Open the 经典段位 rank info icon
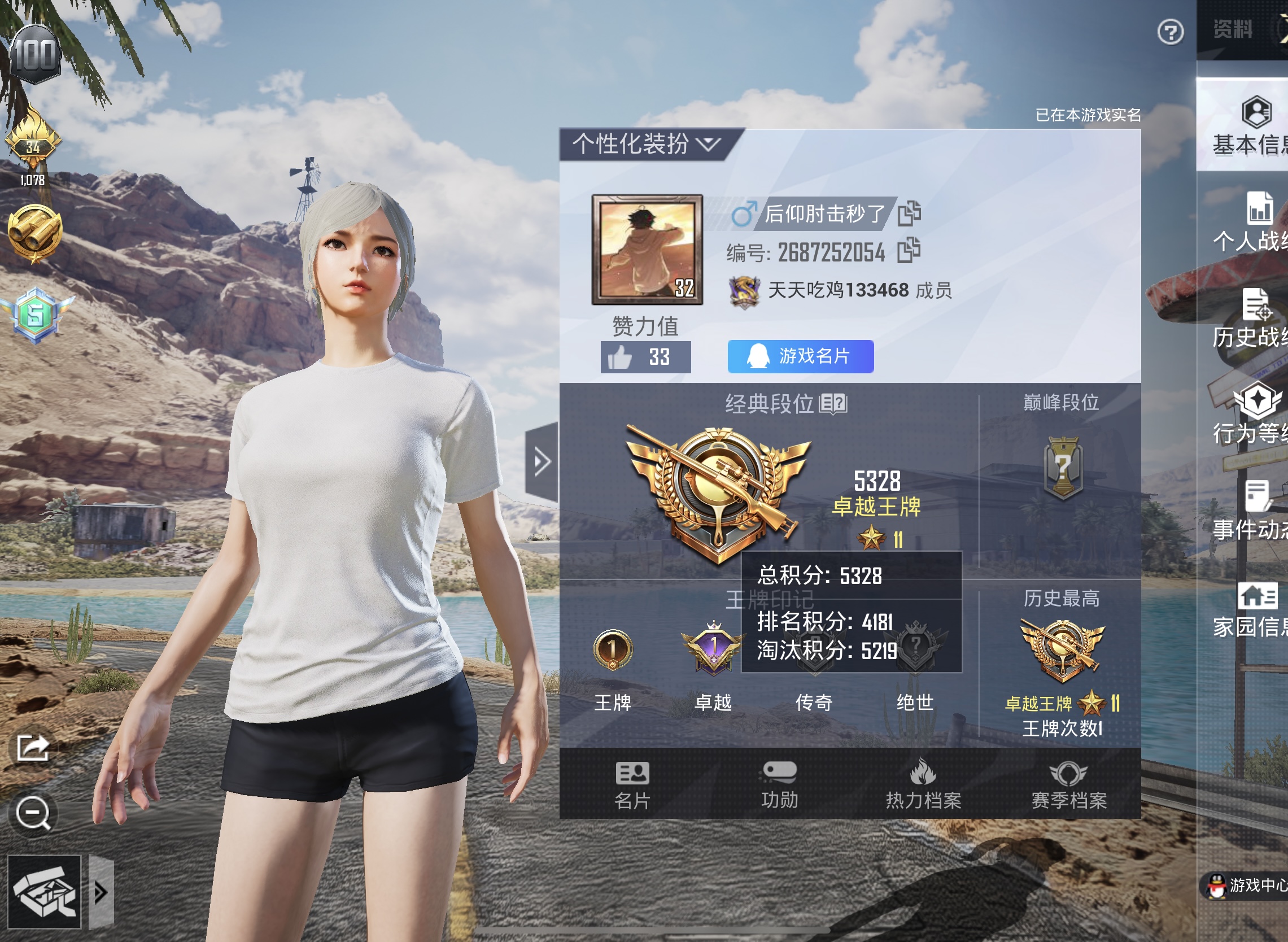This screenshot has height=942, width=1288. click(833, 404)
